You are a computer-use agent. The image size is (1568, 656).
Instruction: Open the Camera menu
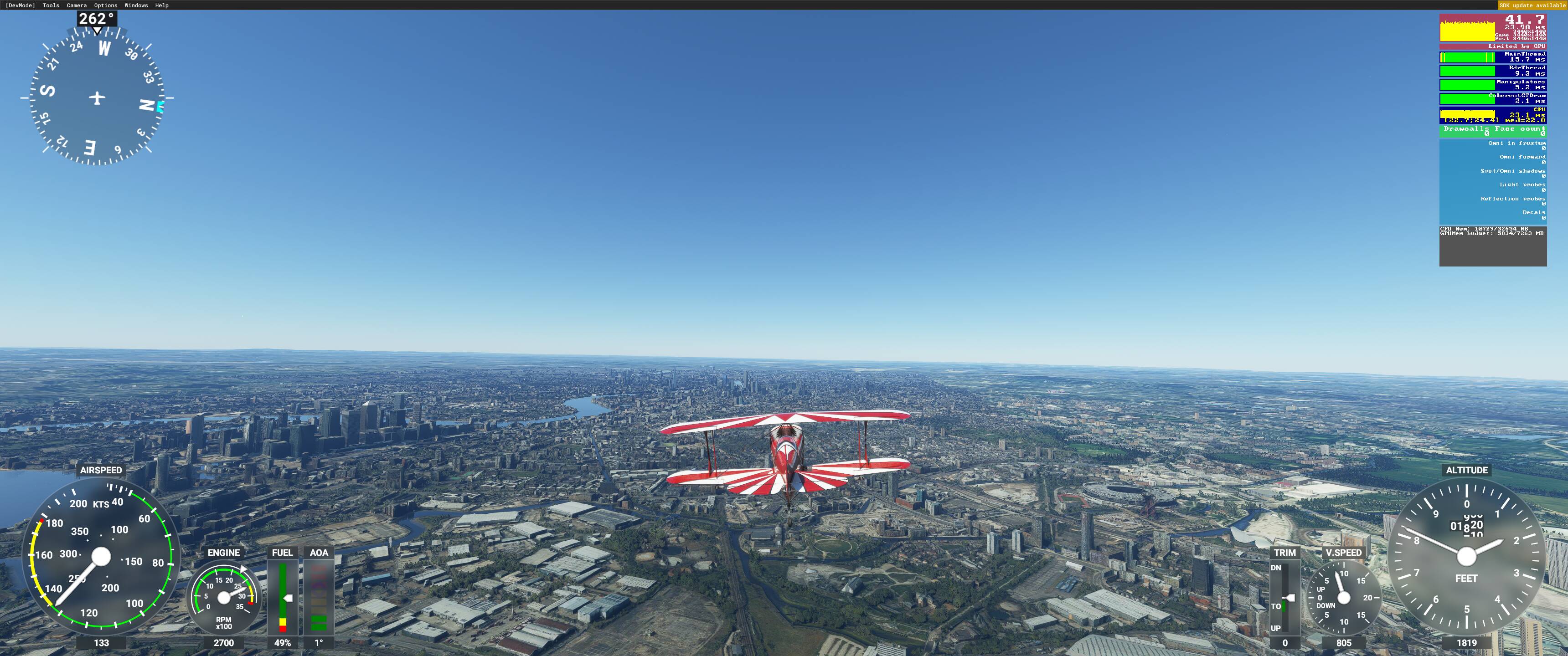(x=77, y=5)
